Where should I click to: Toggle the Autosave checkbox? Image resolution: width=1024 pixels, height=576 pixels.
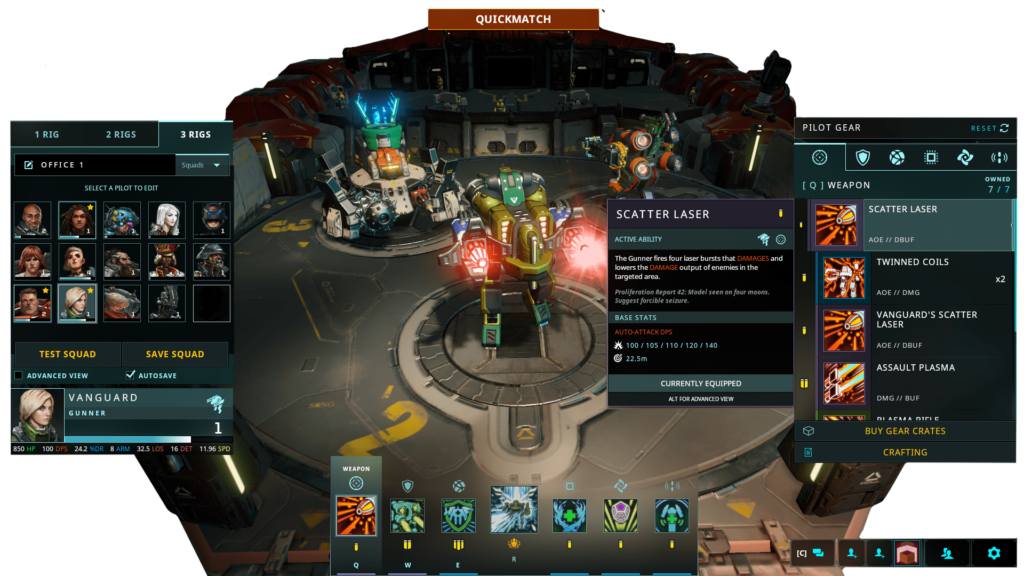131,375
